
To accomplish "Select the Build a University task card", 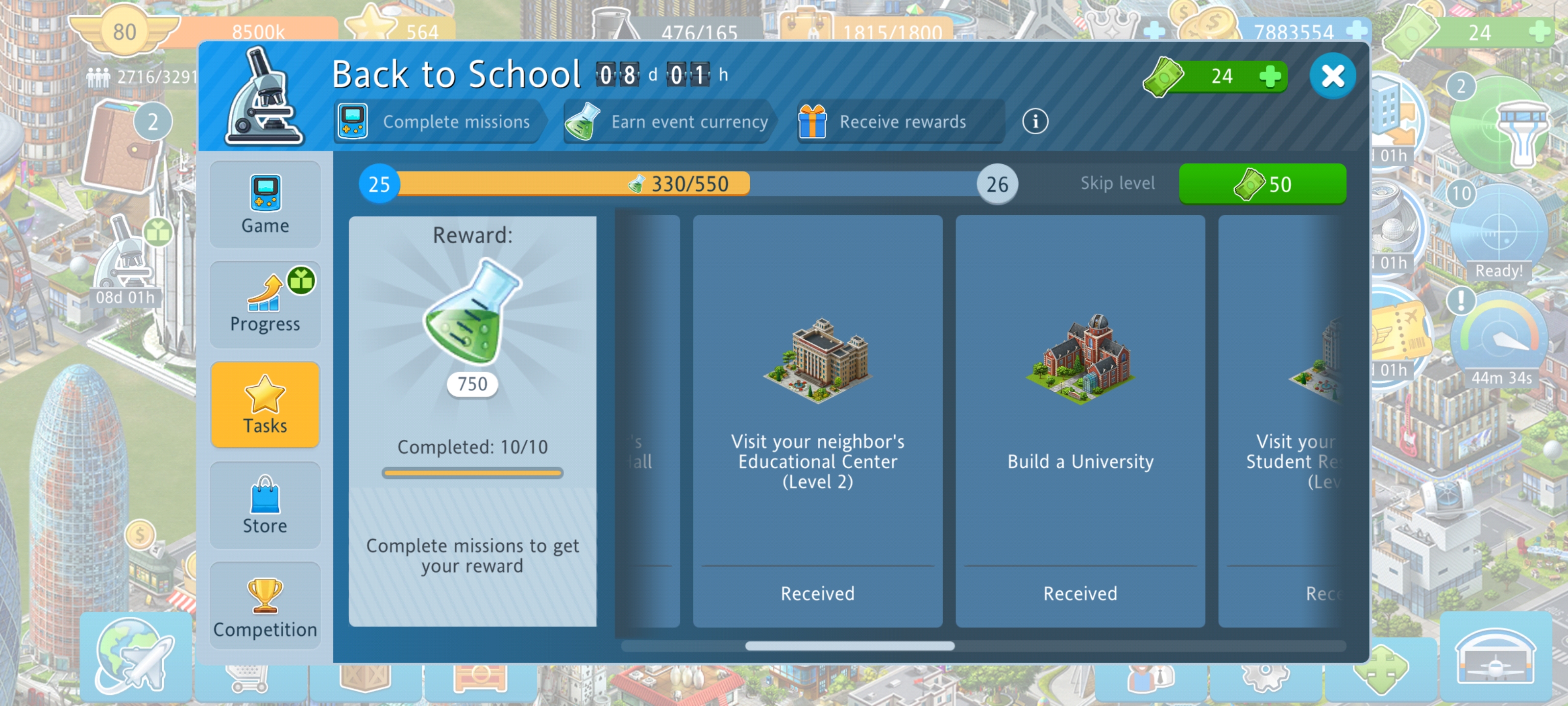I will pos(1080,420).
